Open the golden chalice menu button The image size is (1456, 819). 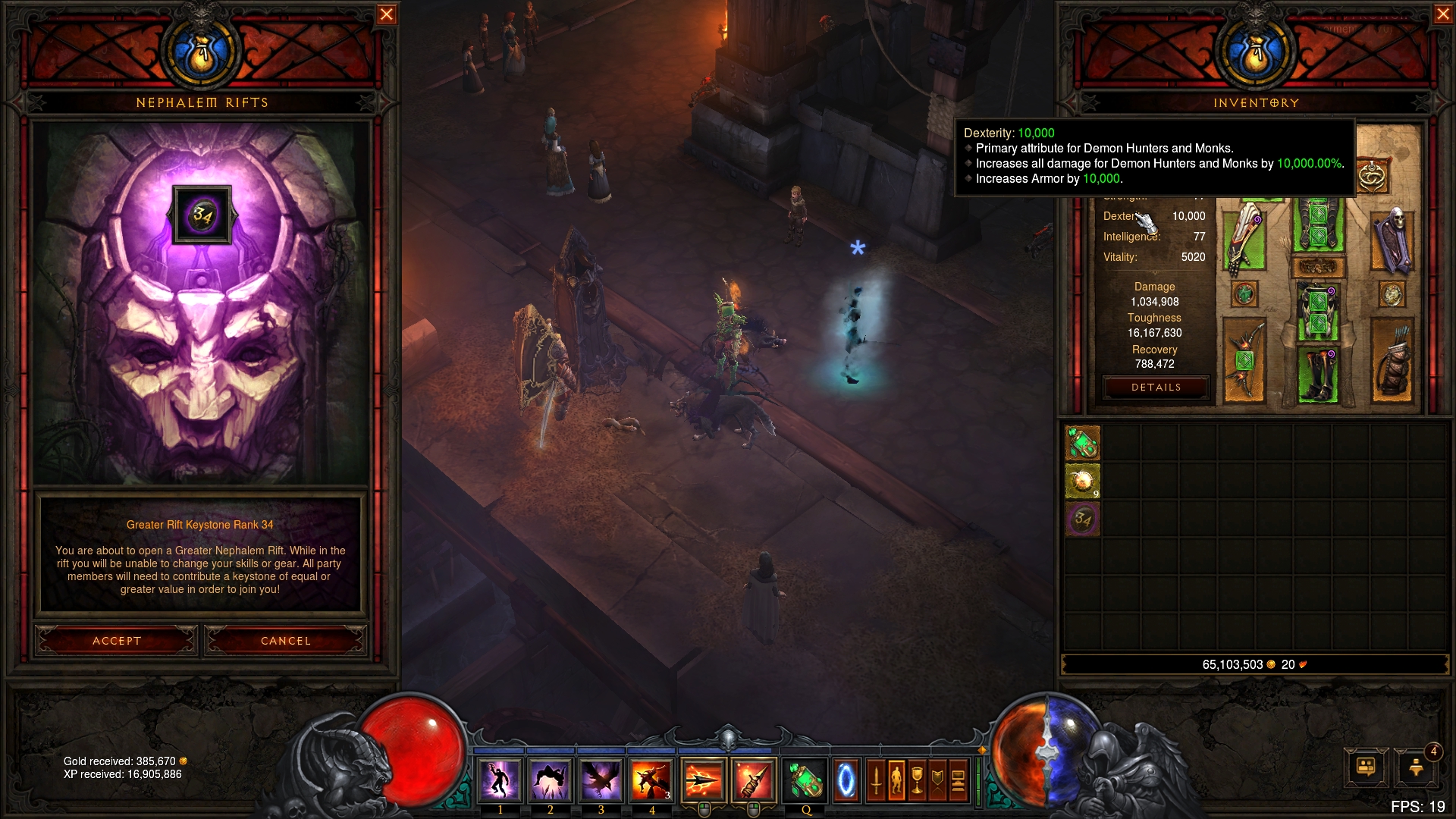tap(917, 780)
